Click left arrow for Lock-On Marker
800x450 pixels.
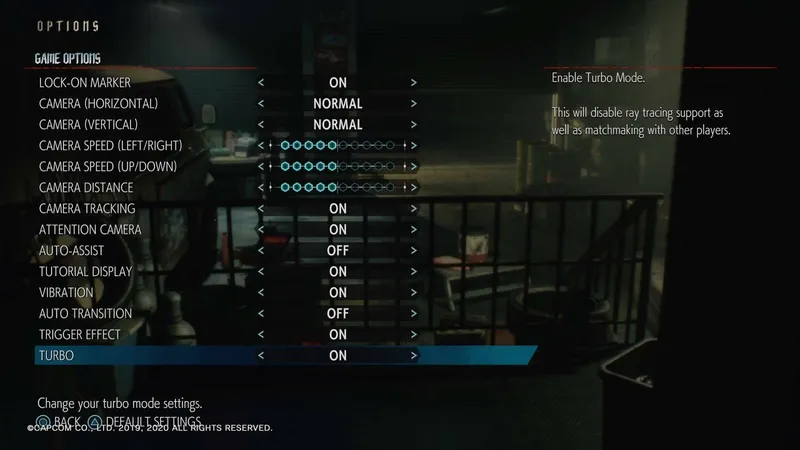click(261, 82)
